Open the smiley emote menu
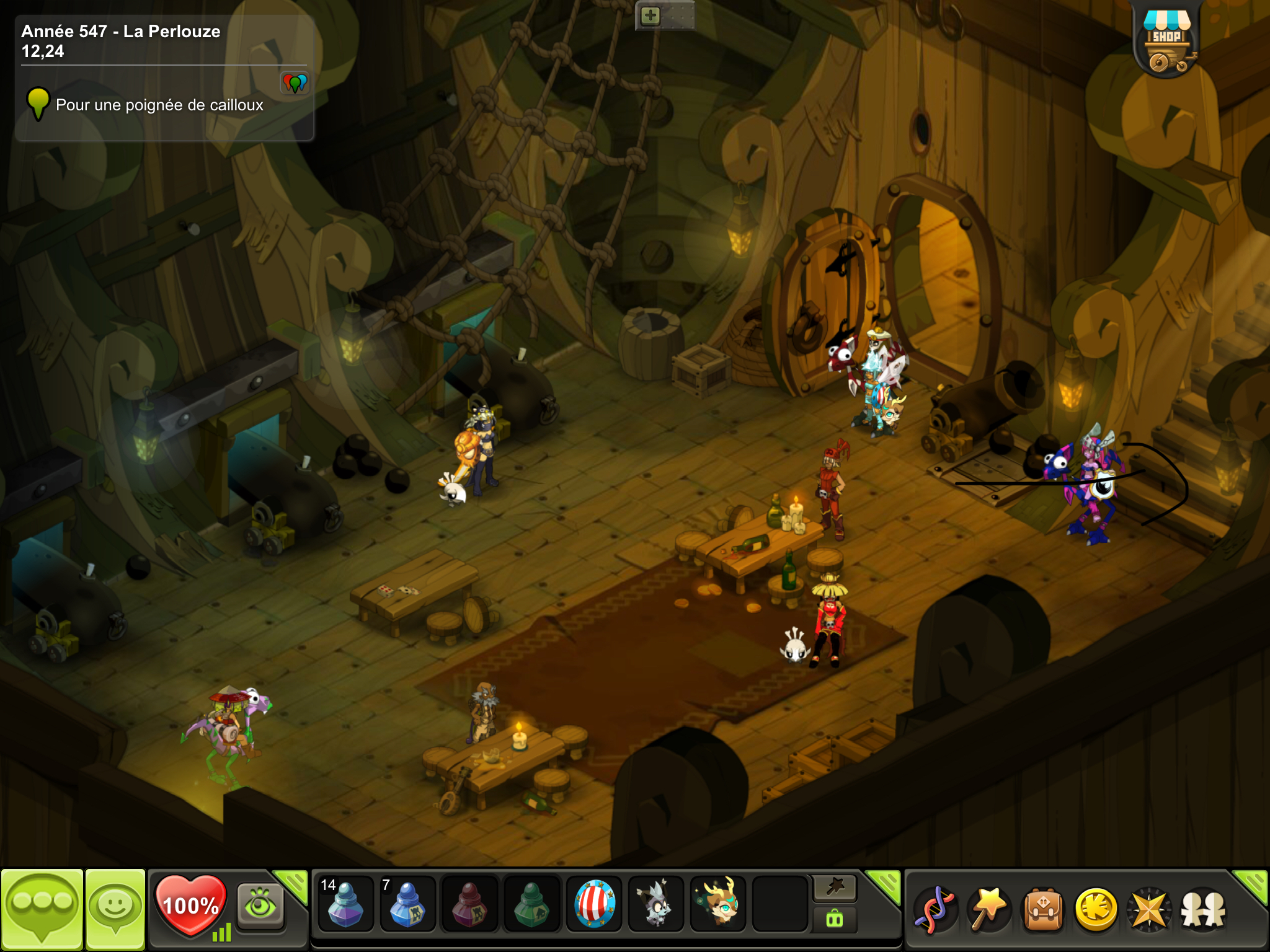The width and height of the screenshot is (1270, 952). 115,909
